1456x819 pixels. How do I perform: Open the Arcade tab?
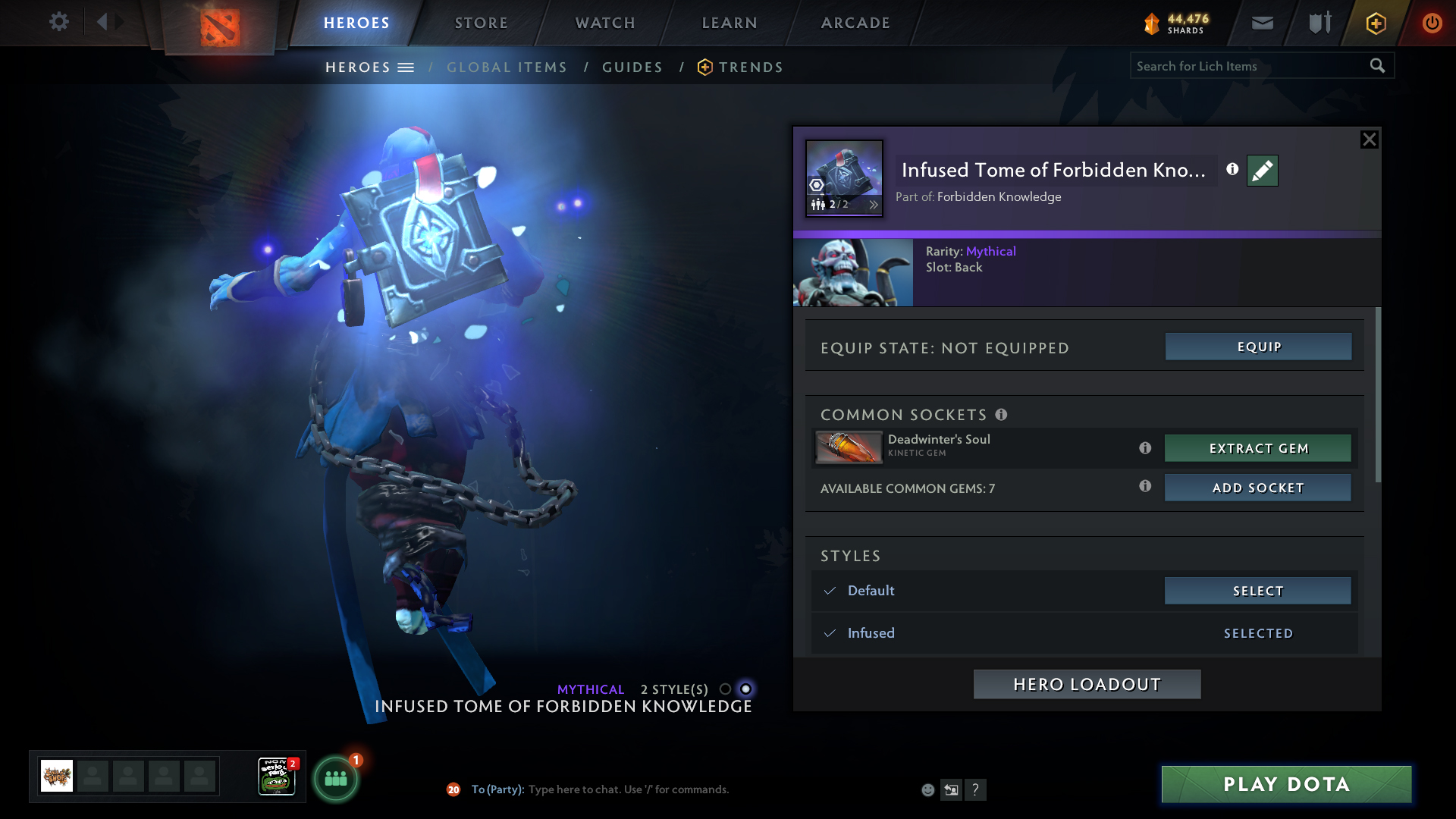855,23
